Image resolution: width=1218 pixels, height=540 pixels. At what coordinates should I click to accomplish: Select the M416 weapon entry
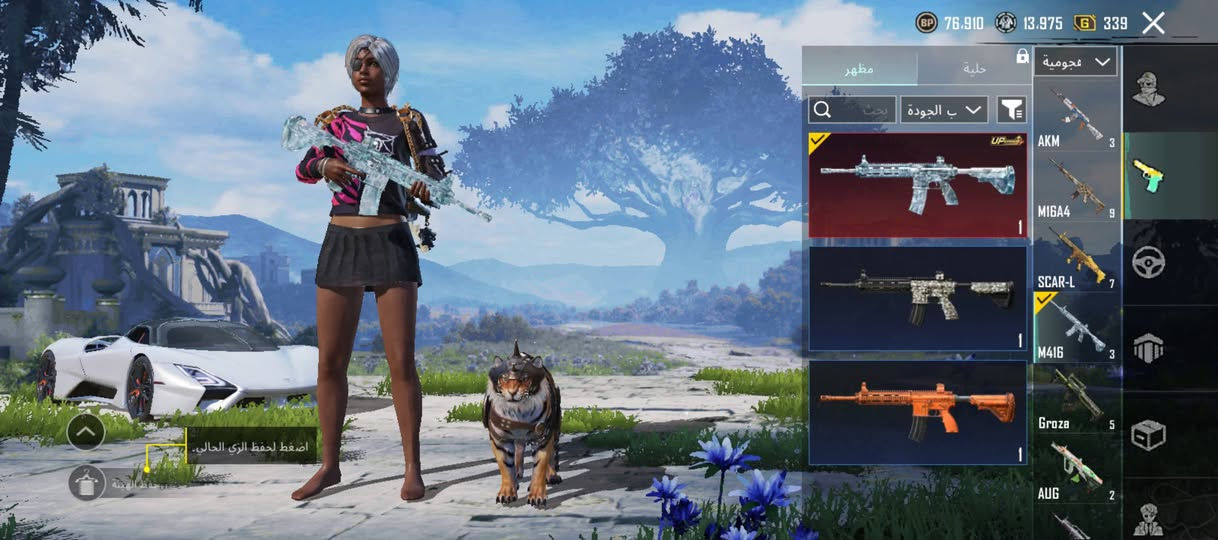point(1076,327)
